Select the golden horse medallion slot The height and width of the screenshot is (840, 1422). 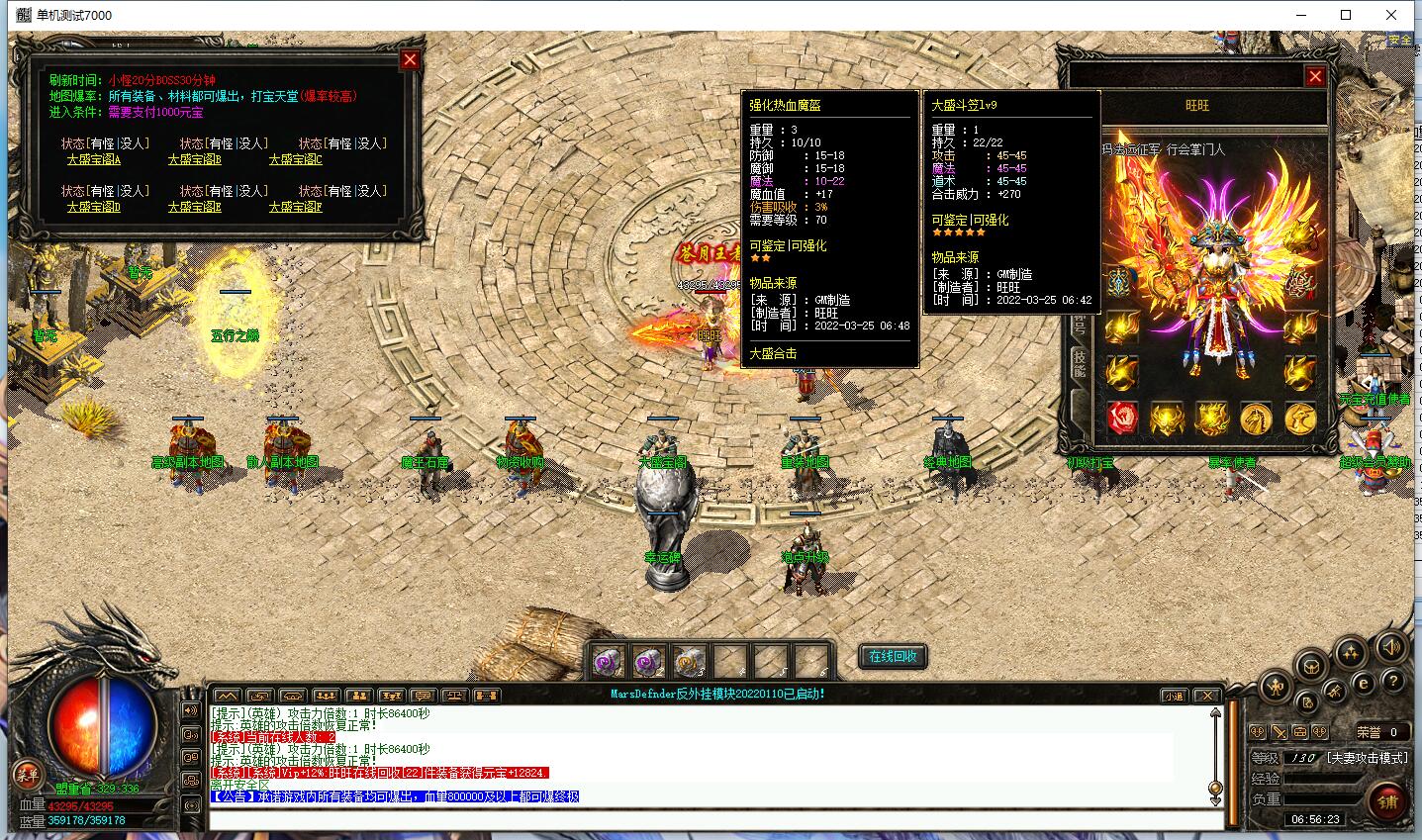pyautogui.click(x=1256, y=419)
